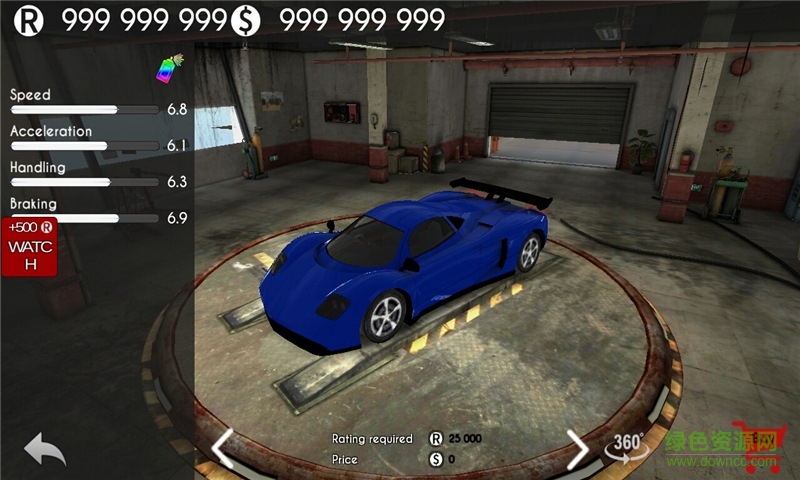Screen dimensions: 800x480
Task: Show the next car with right arrow
Action: pyautogui.click(x=577, y=448)
